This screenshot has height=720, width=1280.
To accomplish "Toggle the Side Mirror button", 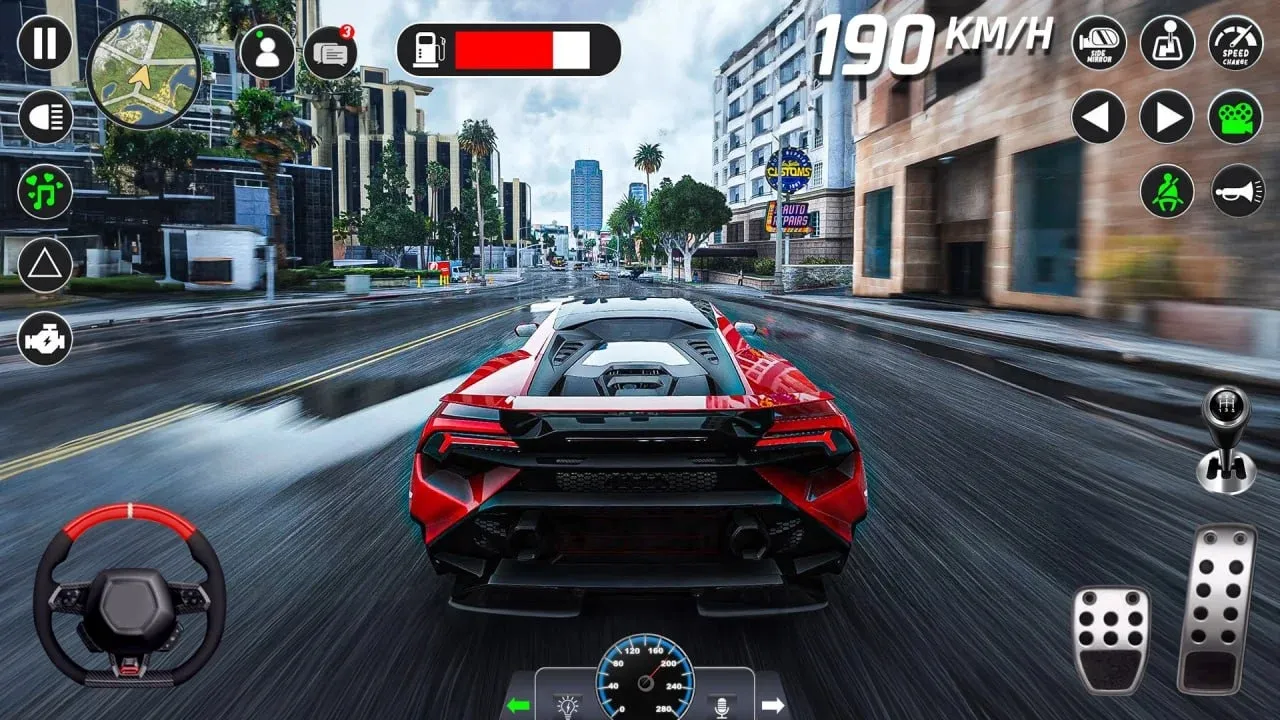I will tap(1099, 43).
